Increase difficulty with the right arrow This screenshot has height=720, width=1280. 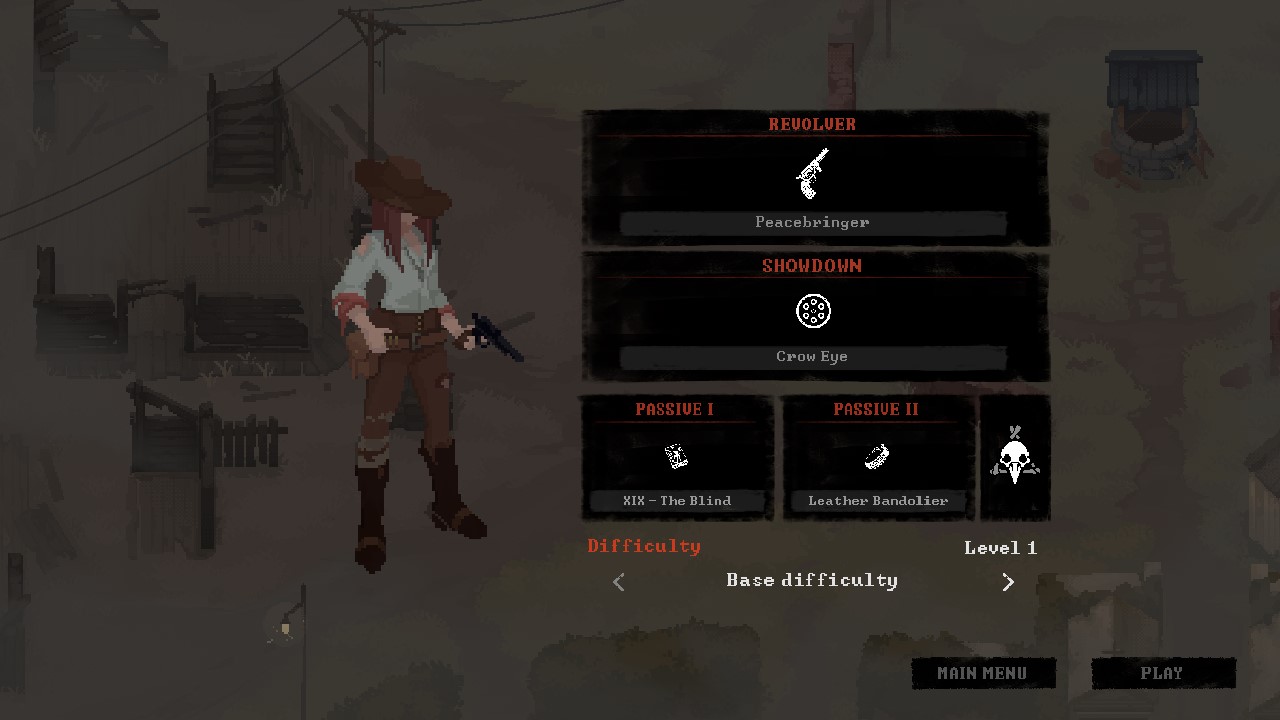[x=1008, y=581]
